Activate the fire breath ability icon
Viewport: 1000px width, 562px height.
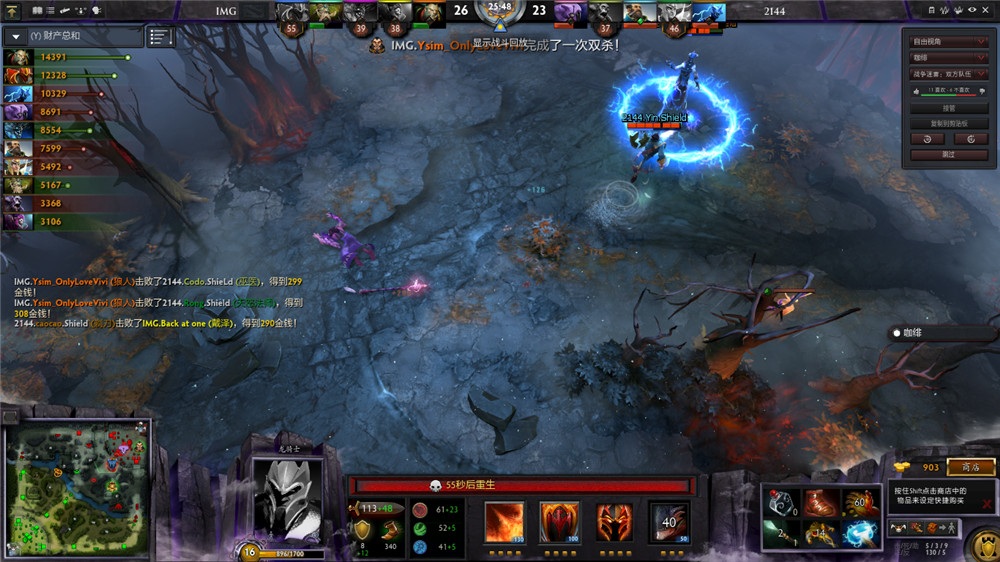(x=505, y=522)
